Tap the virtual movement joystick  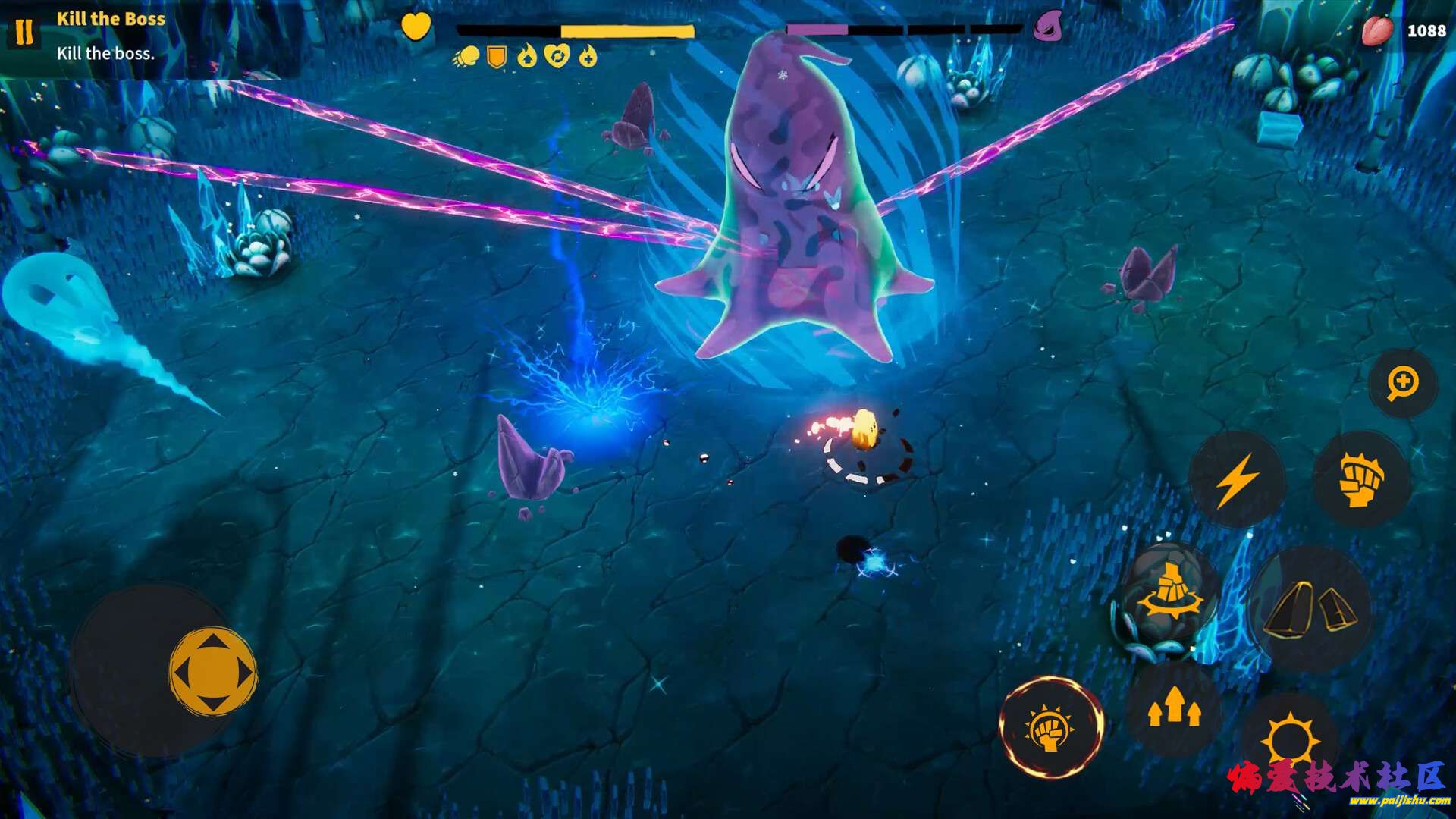point(212,671)
